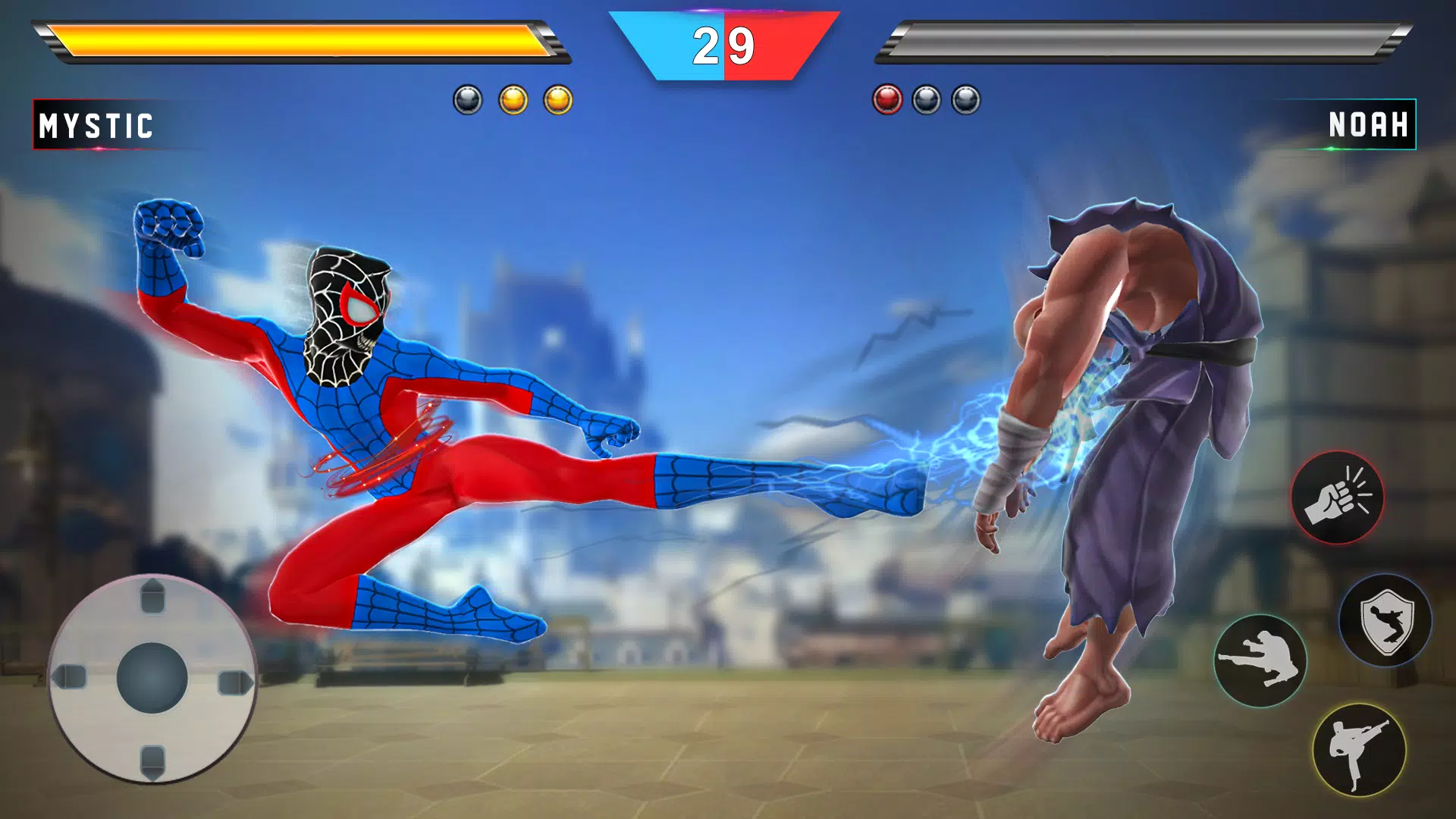Tap Mystic's yellow health bar
The image size is (1456, 819).
coord(303,42)
